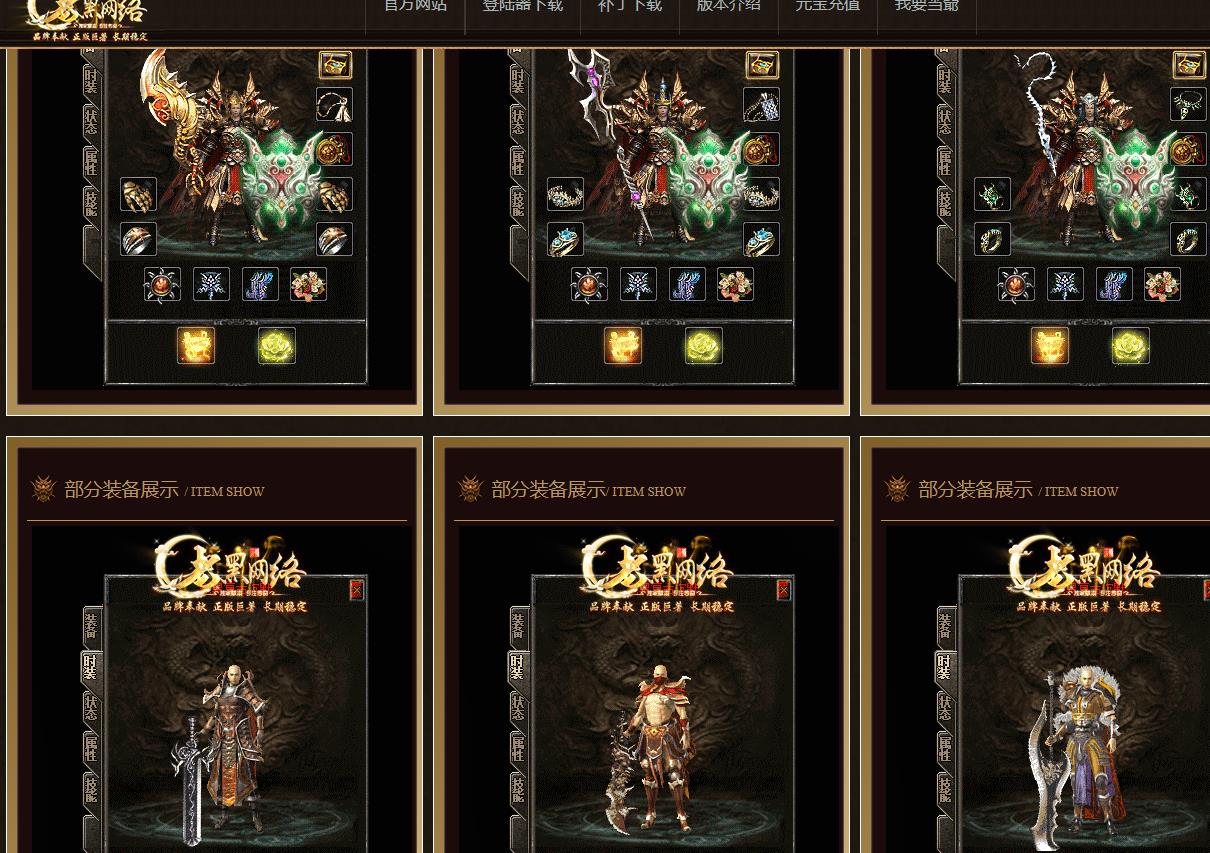Open 状态 tab on the masked fighter panel
1210x853 pixels.
pyautogui.click(x=518, y=707)
